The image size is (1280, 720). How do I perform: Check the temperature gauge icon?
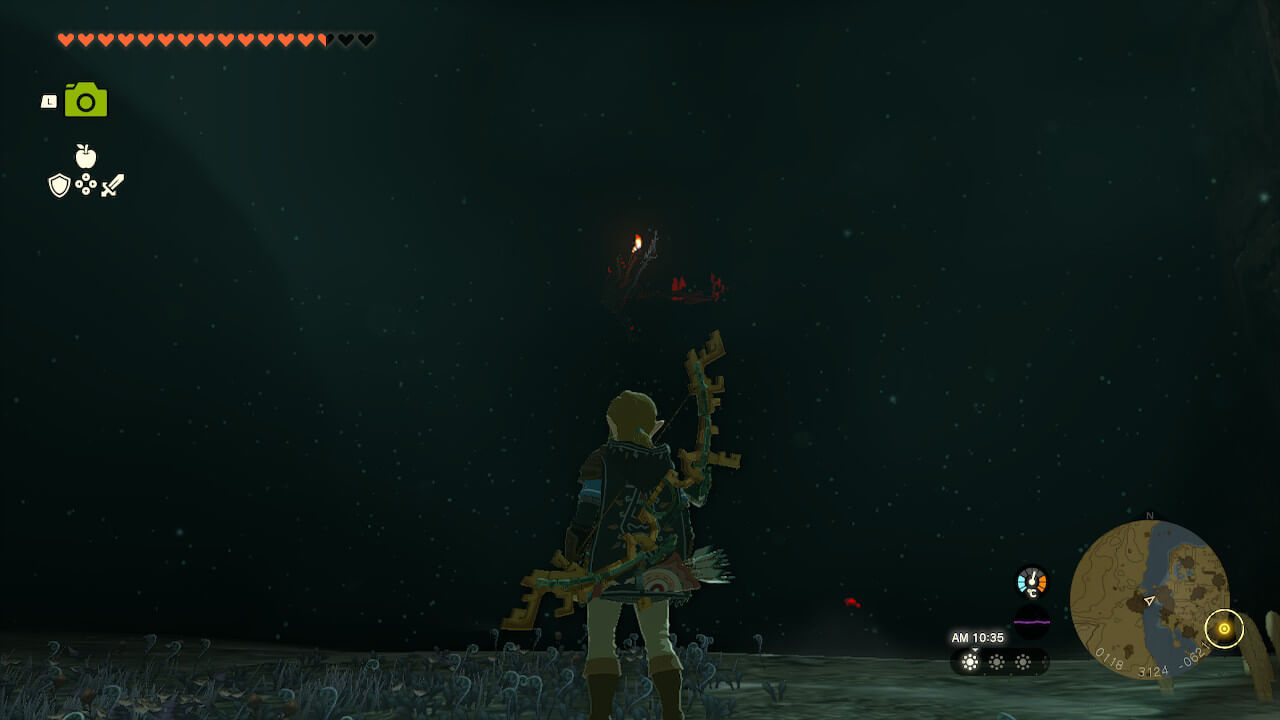(1031, 582)
